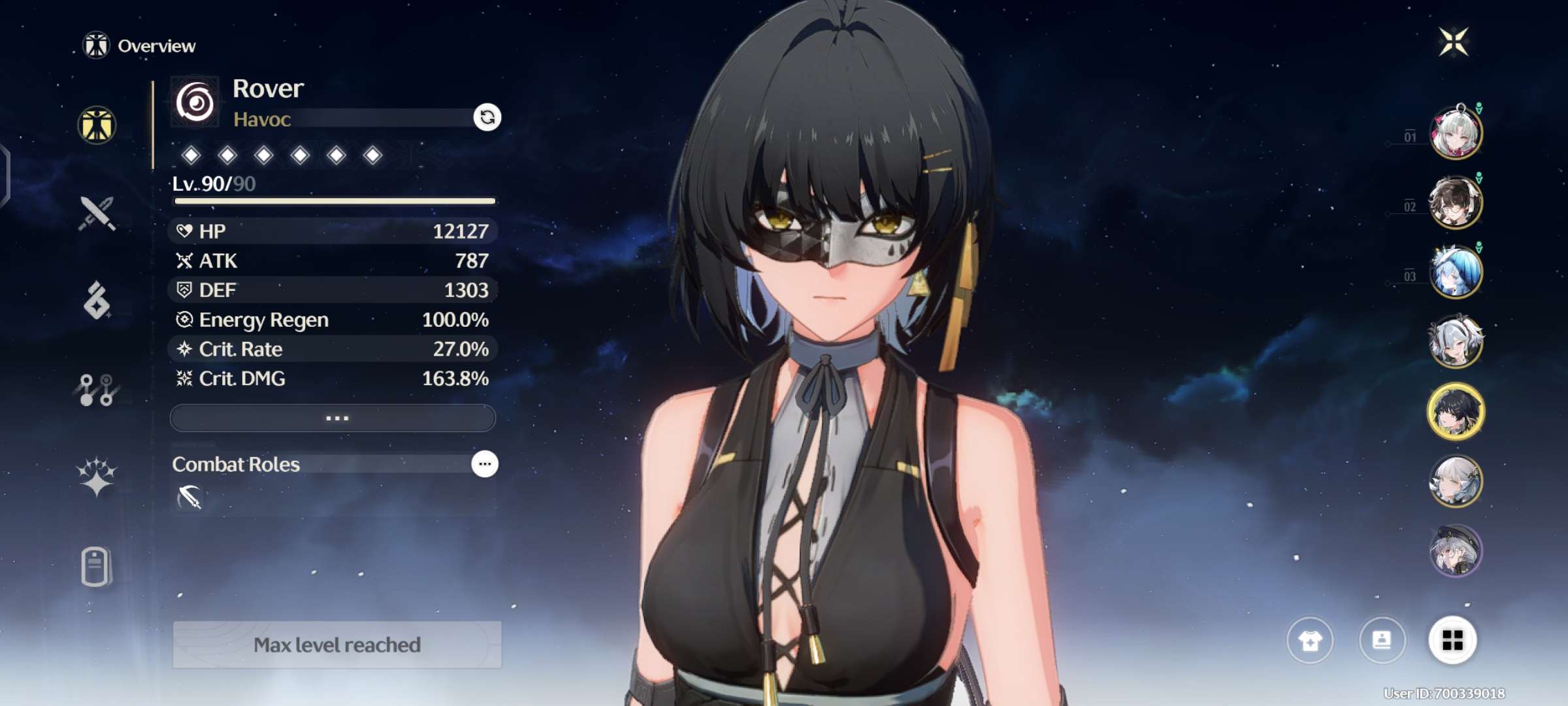
Task: Open the Weapon tab with crossed swords
Action: (x=97, y=213)
